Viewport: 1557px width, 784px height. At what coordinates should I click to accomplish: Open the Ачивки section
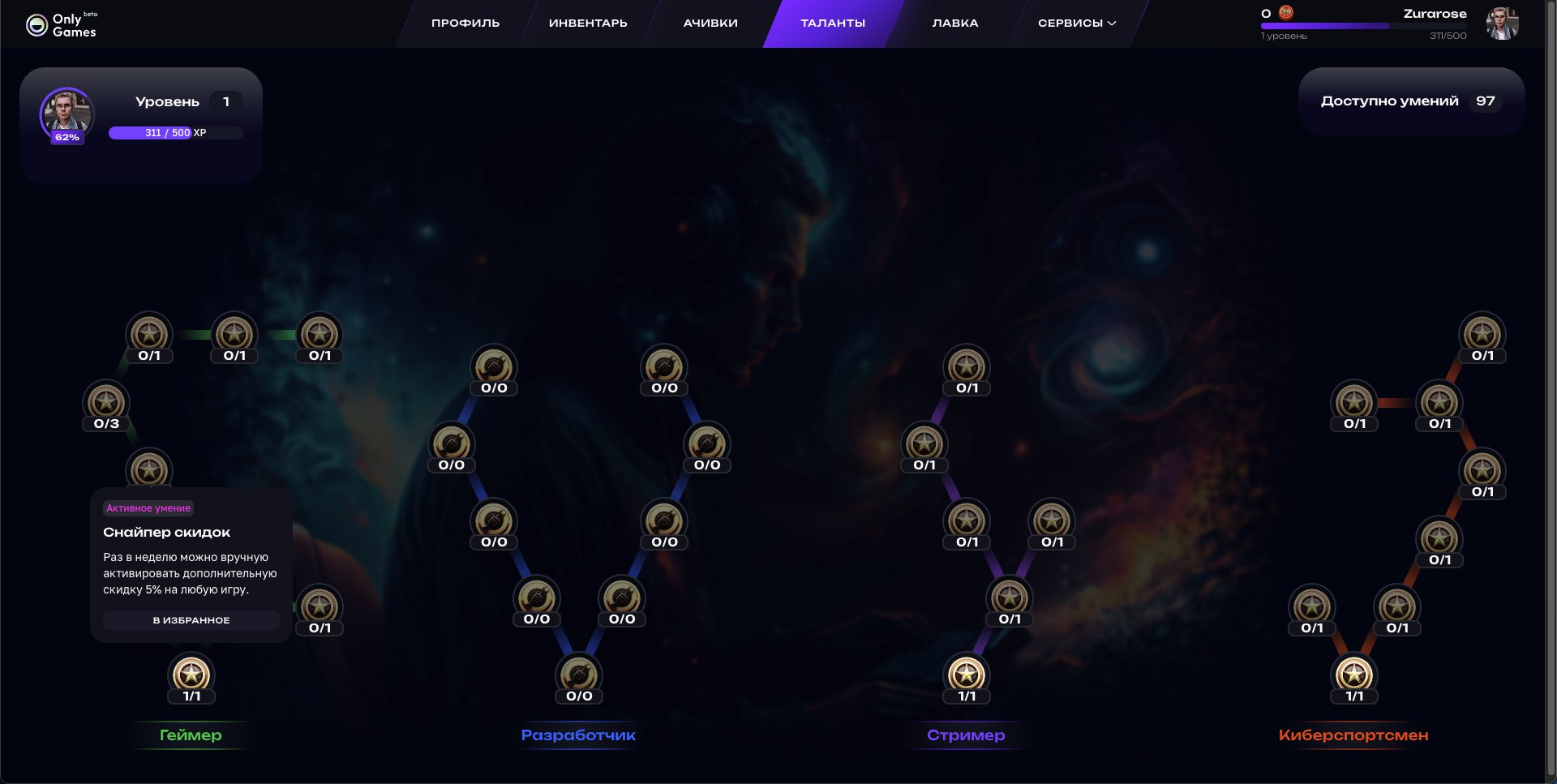(708, 23)
